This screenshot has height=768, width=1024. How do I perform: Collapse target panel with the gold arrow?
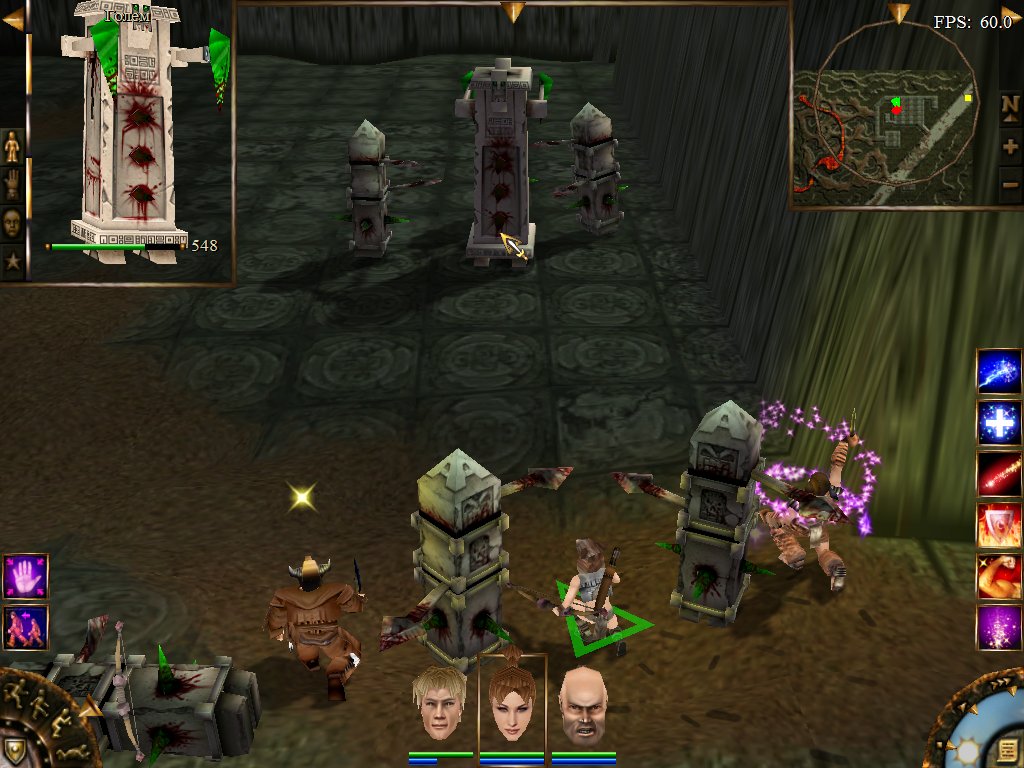tap(13, 19)
